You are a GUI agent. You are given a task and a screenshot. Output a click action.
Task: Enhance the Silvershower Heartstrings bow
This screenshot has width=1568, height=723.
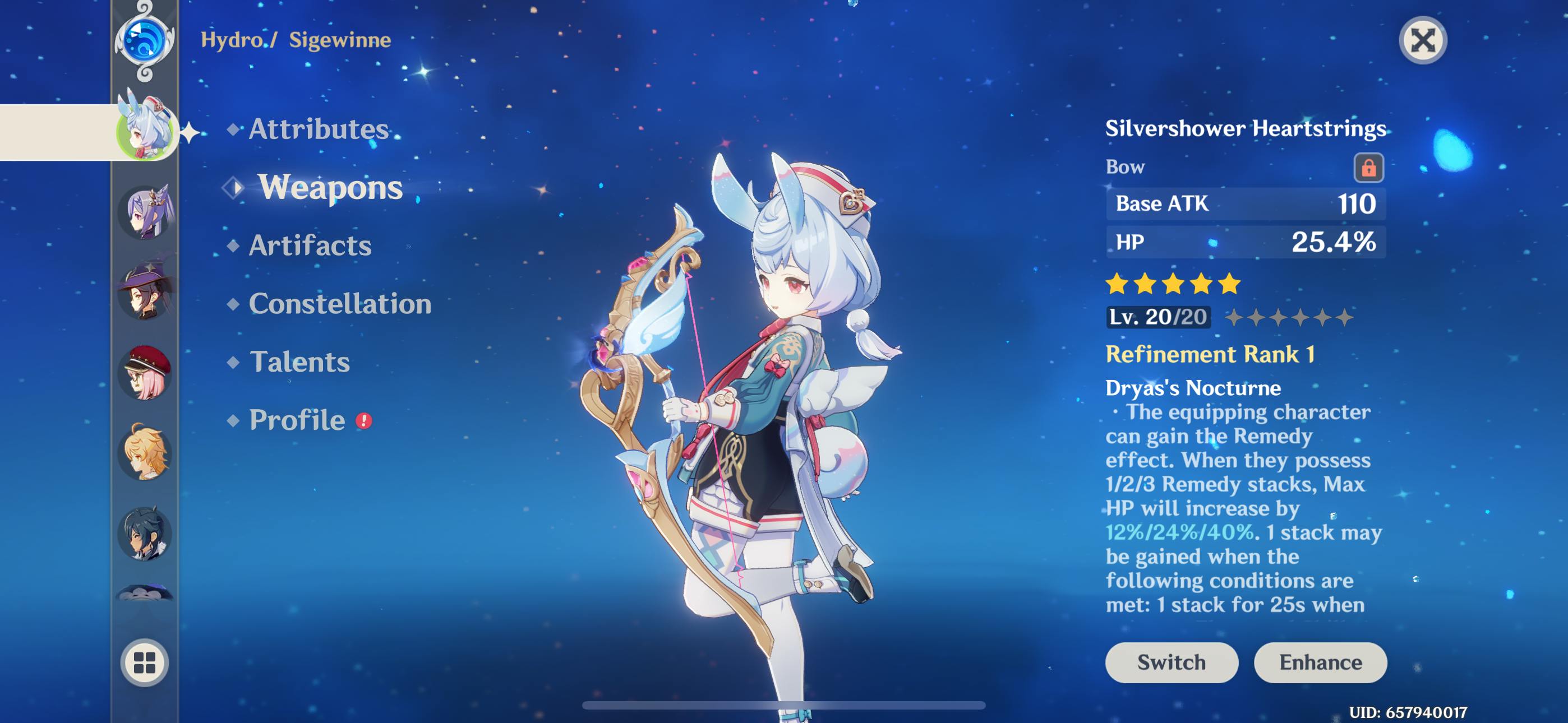coord(1320,662)
